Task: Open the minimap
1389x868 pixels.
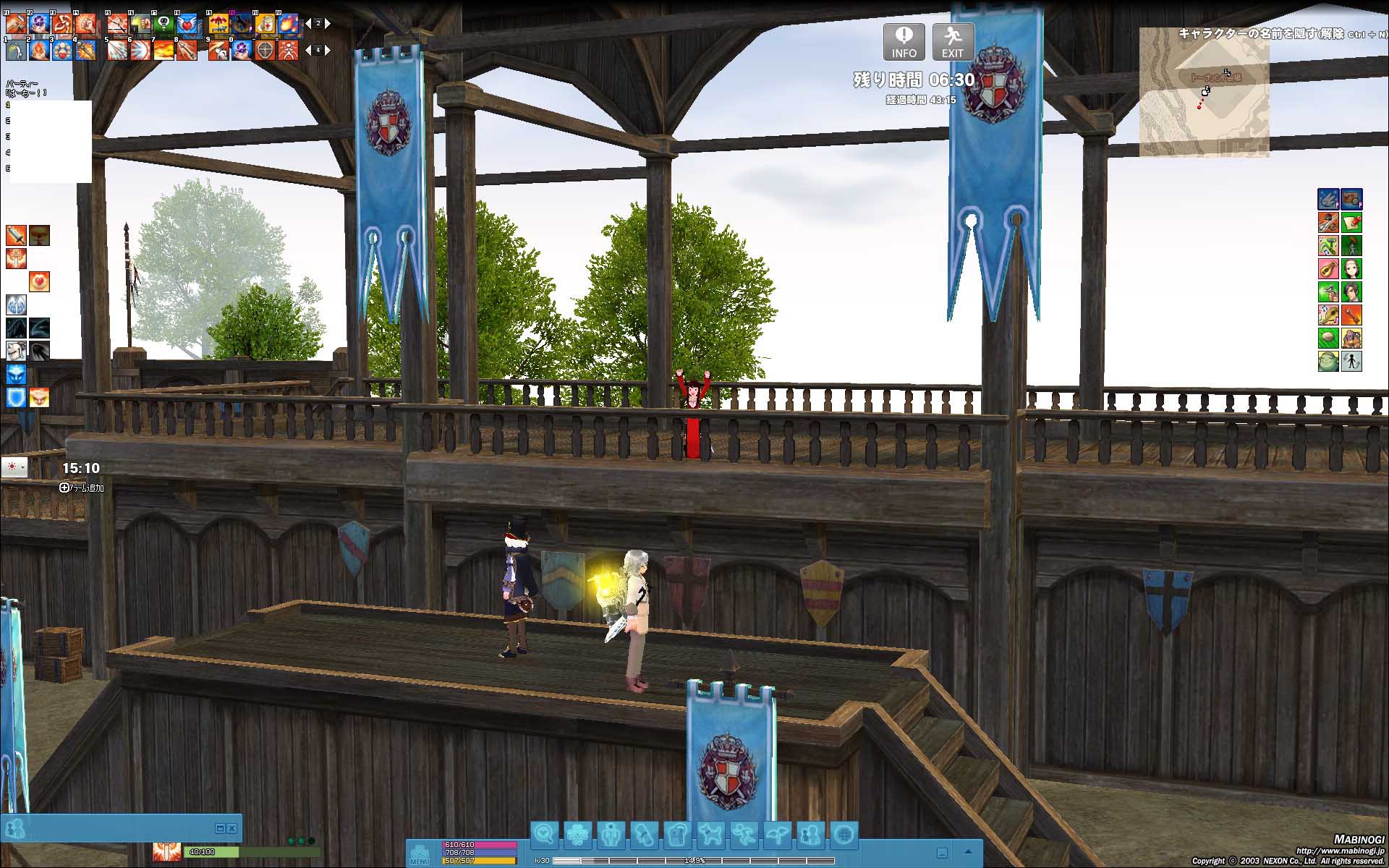Action: point(1204,93)
